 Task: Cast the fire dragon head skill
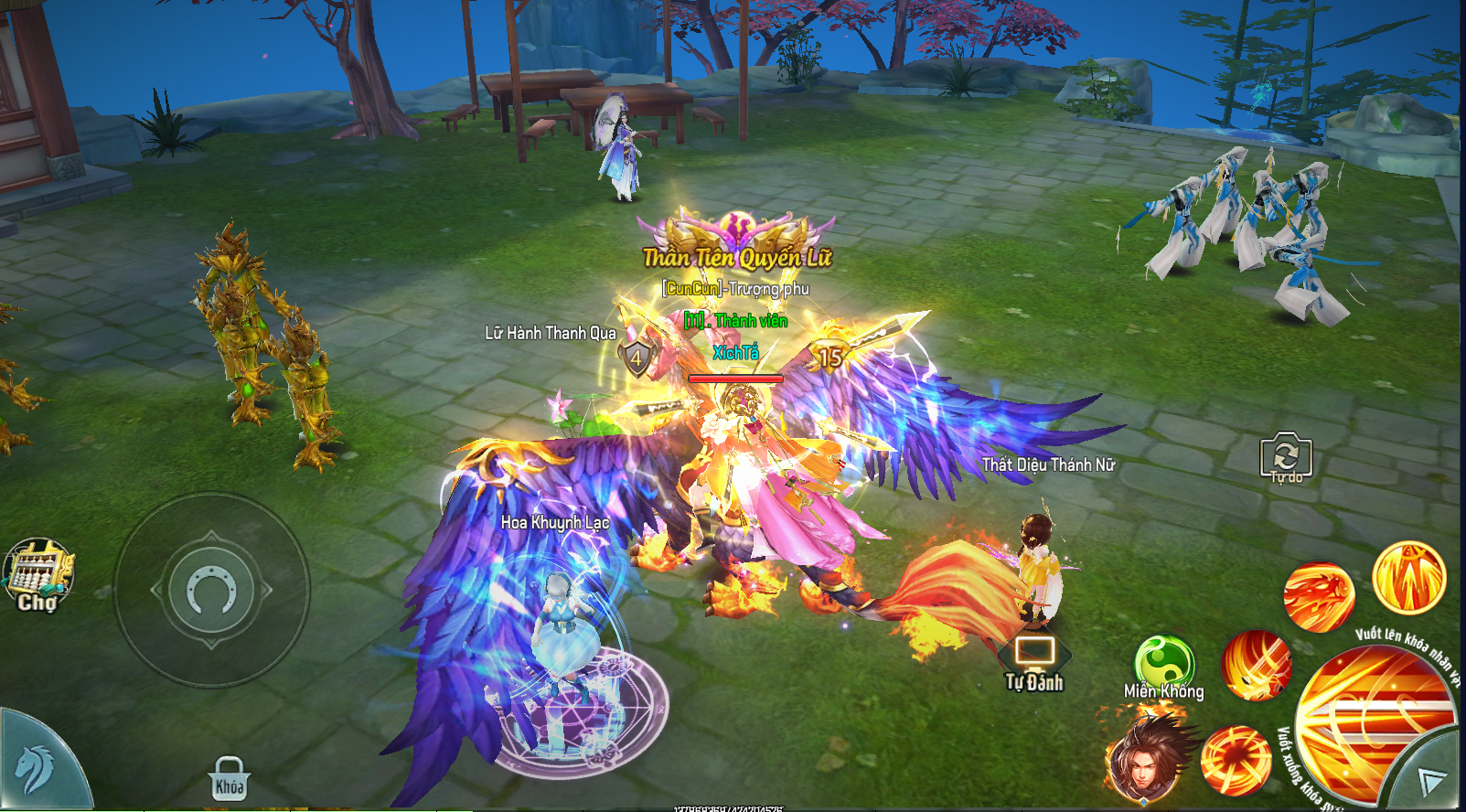tap(1318, 597)
